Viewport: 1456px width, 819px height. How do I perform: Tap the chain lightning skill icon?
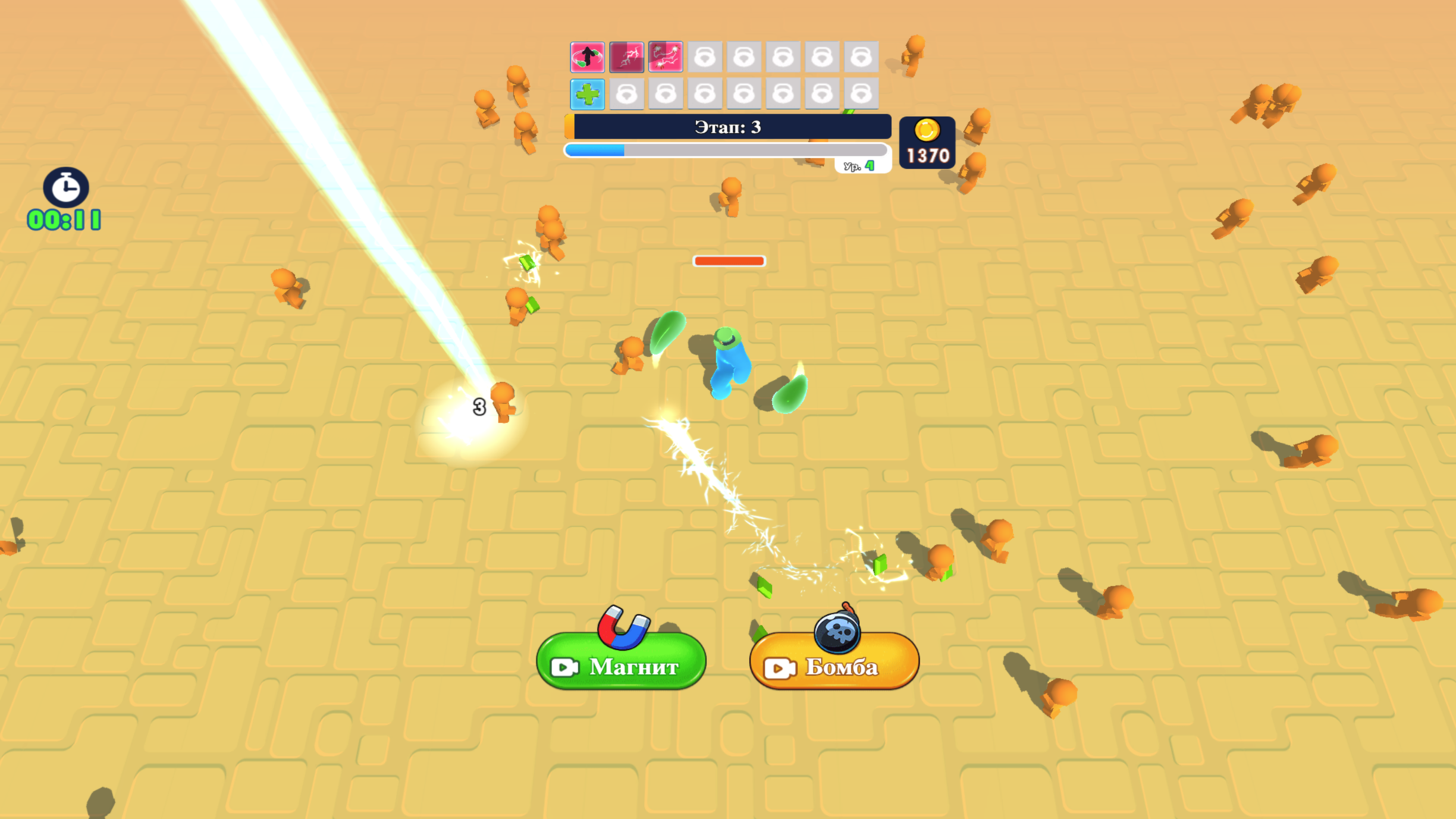click(x=664, y=56)
